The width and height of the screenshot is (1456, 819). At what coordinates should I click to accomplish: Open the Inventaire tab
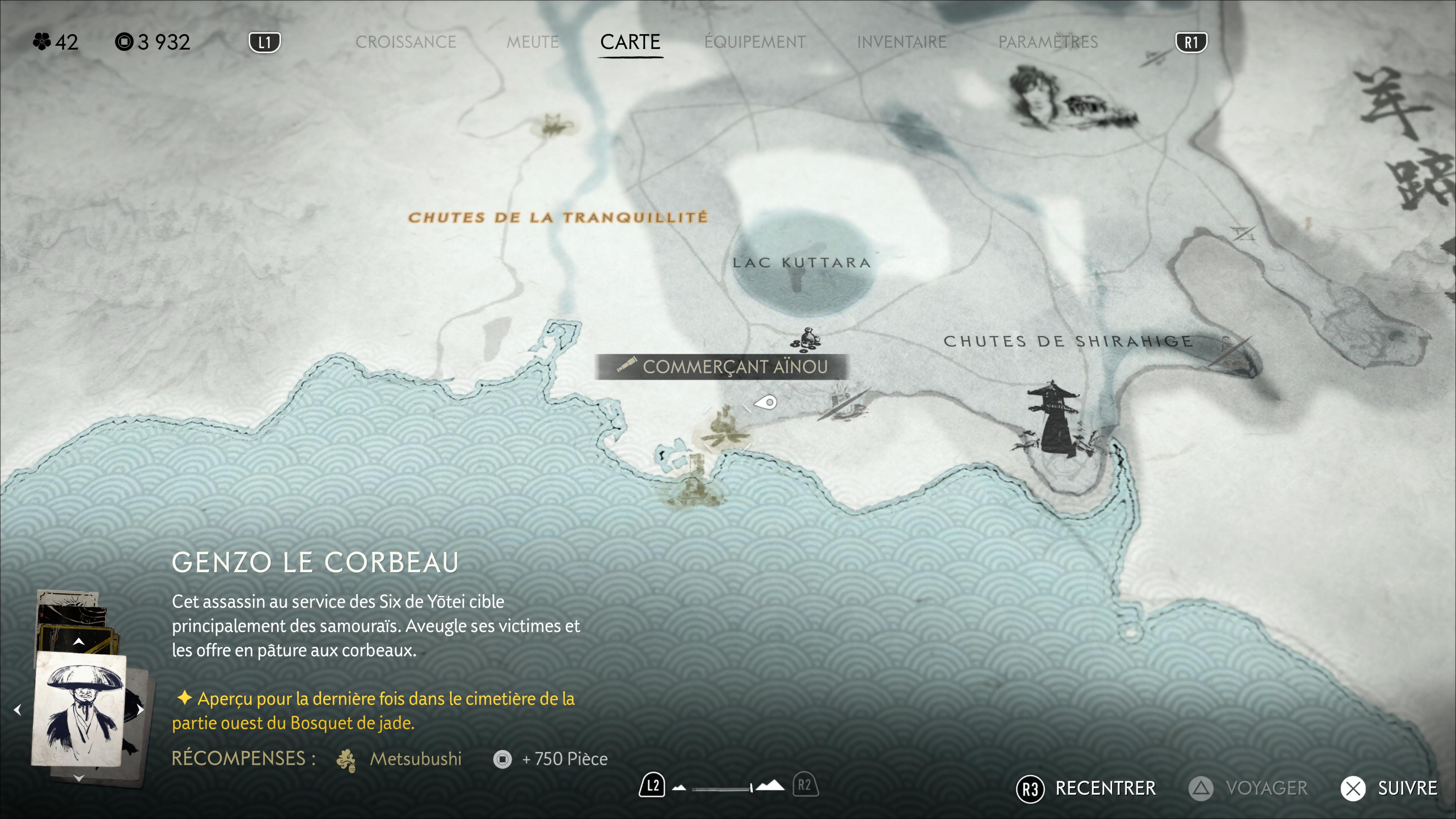coord(902,42)
